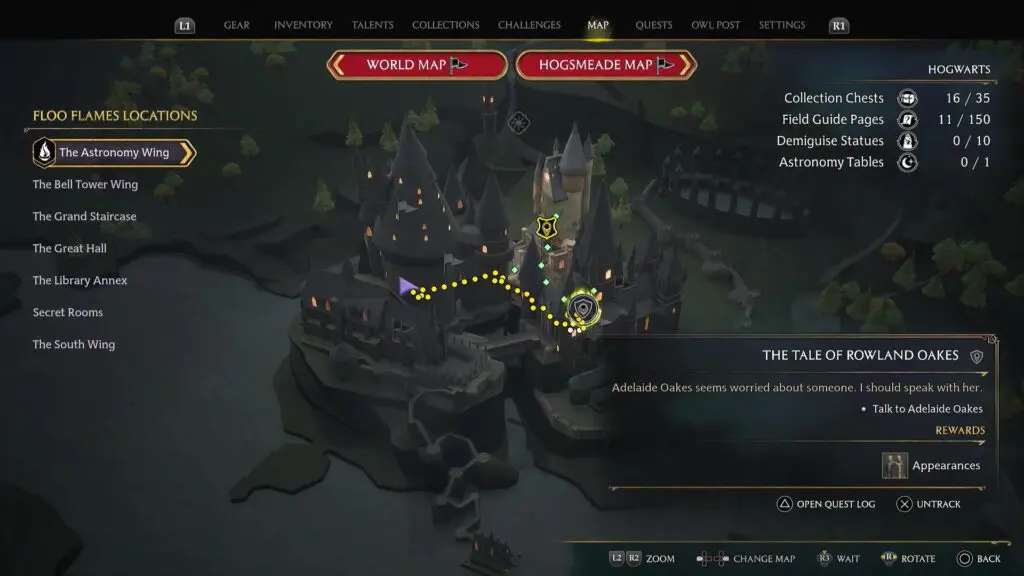The height and width of the screenshot is (576, 1024).
Task: Click the tracked quest shield marker on map
Action: (x=582, y=310)
